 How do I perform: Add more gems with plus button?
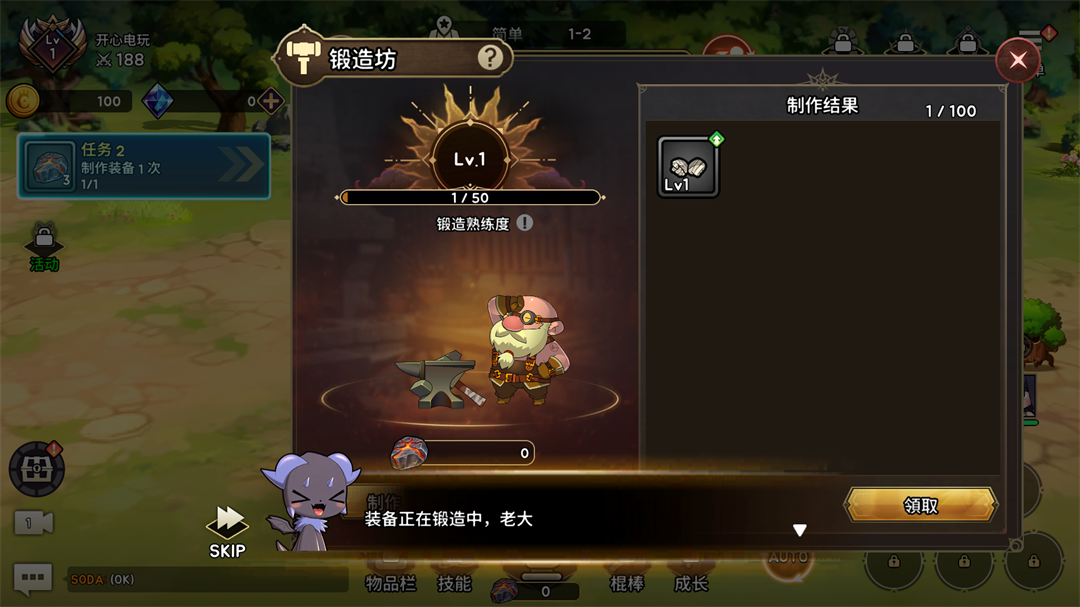pyautogui.click(x=270, y=101)
